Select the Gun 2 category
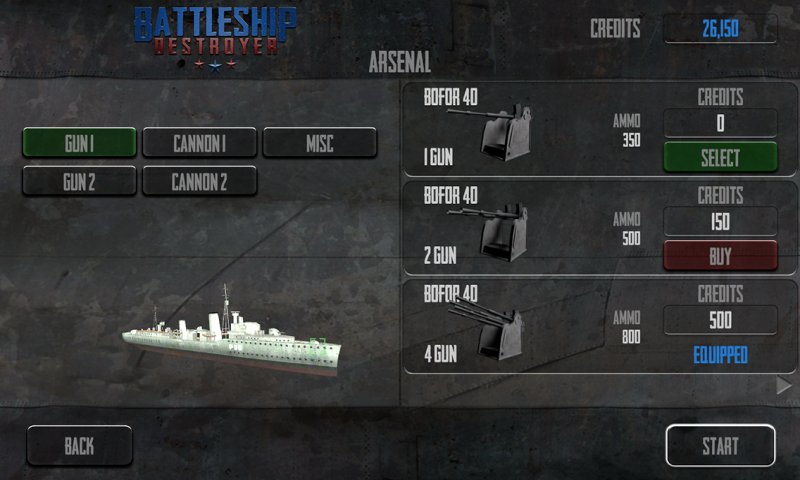The height and width of the screenshot is (480, 800). click(x=79, y=181)
